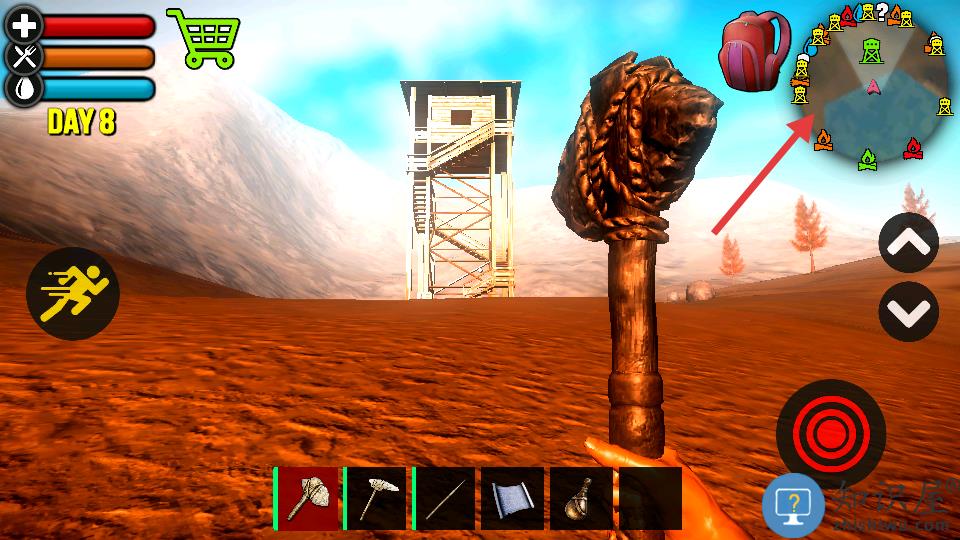Open the red backpack inventory
Screen dimensions: 960x540
[754, 50]
